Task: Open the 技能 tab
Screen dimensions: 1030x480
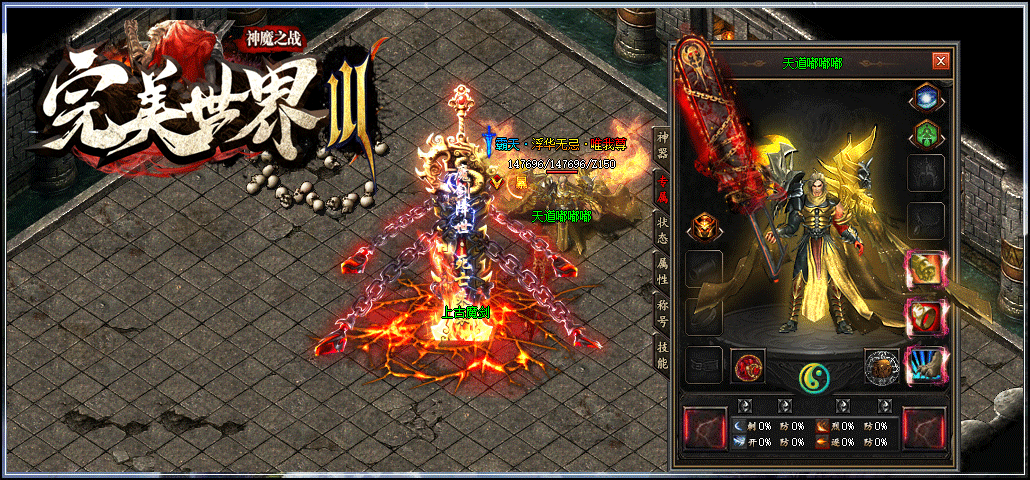Action: 662,354
